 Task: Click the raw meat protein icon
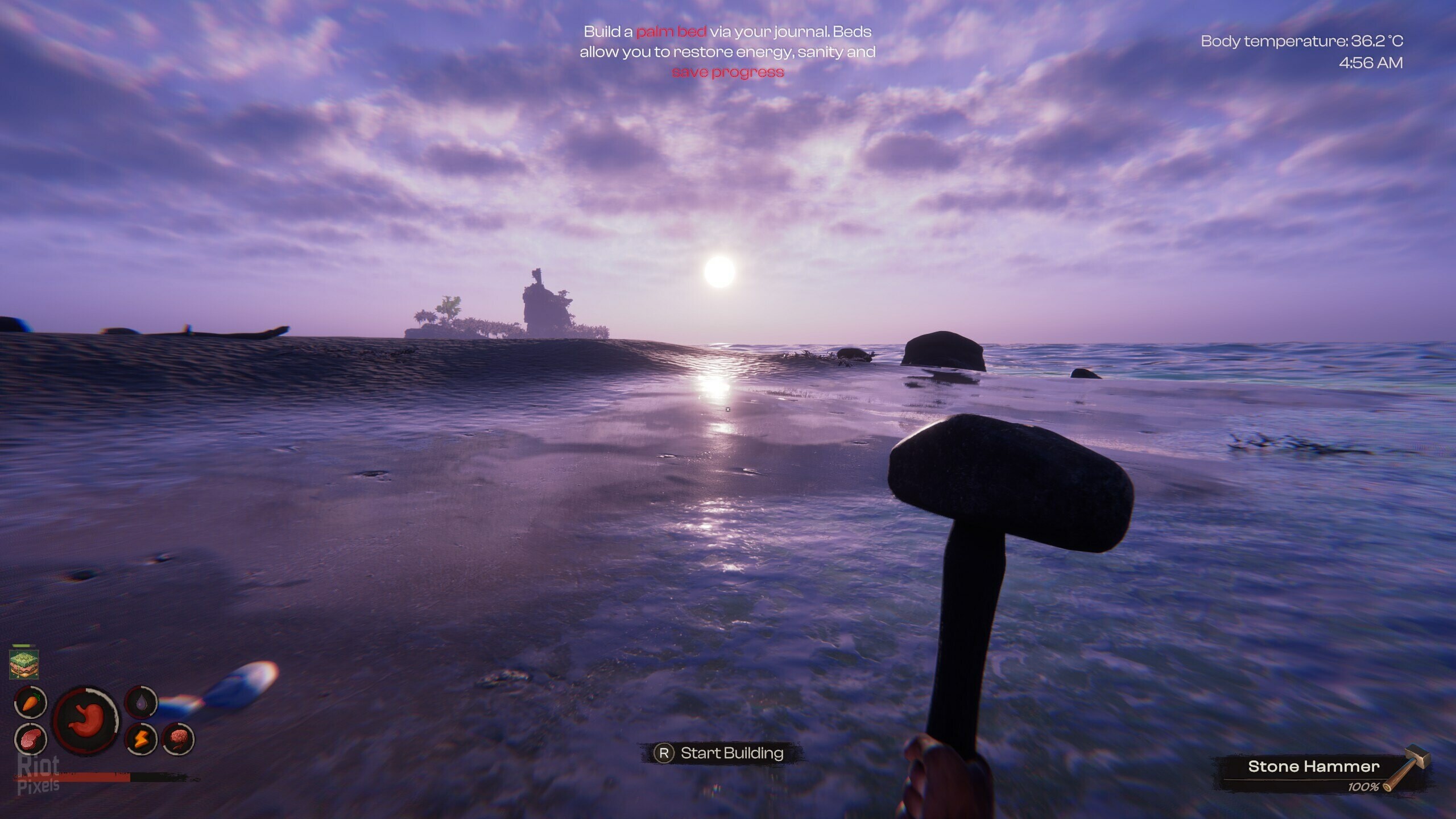click(30, 738)
